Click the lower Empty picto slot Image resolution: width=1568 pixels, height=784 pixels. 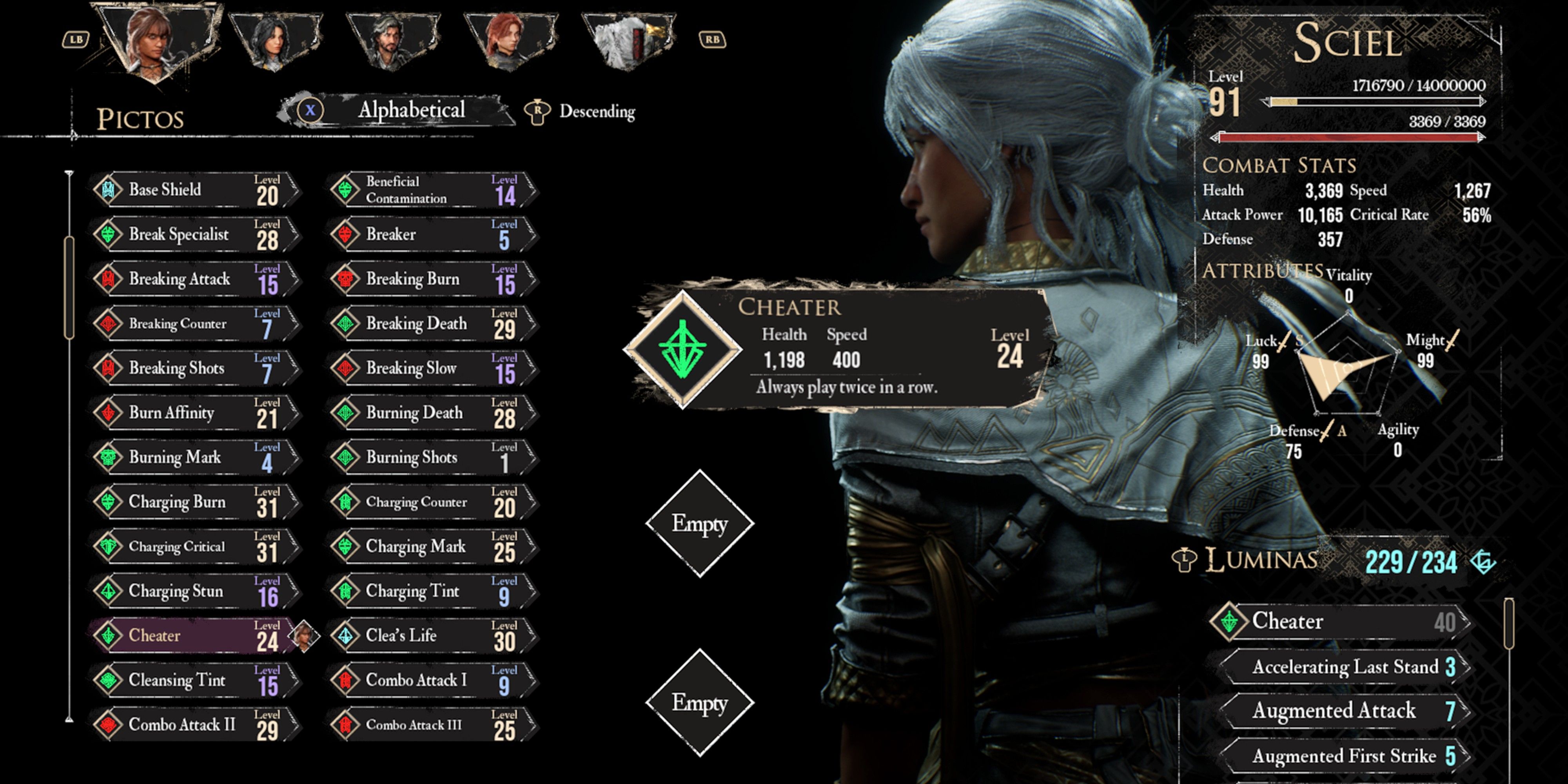700,703
